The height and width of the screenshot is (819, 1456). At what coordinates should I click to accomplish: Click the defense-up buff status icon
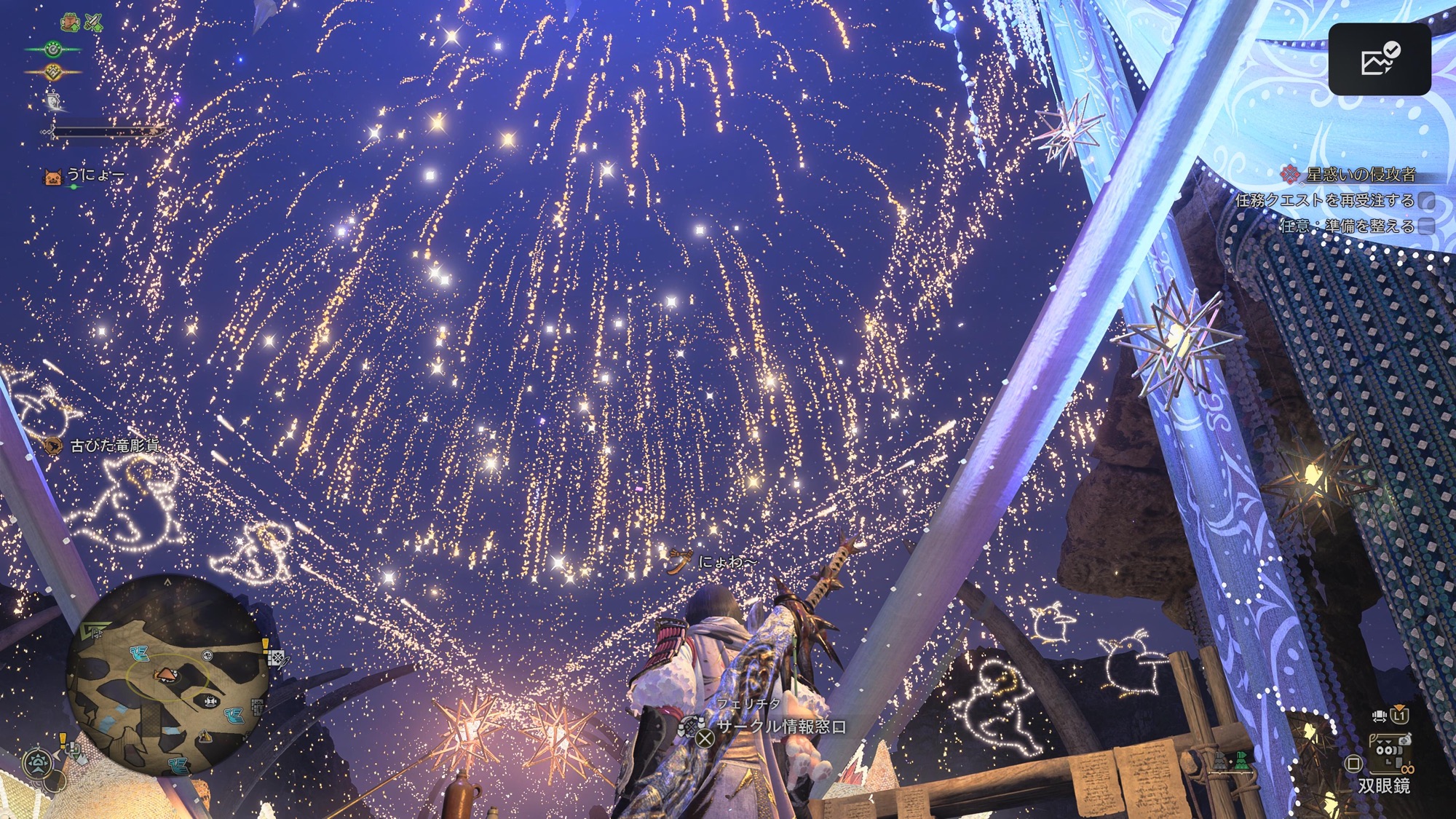coord(70,23)
